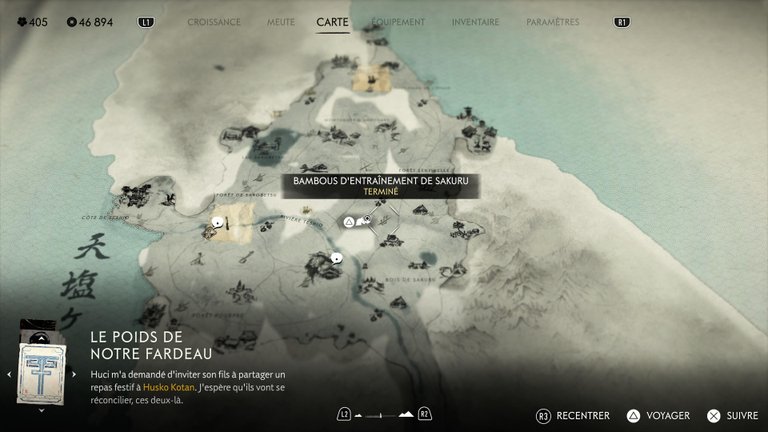Viewport: 768px width, 432px height.
Task: Click the white marker on the highlighted western map area
Action: click(217, 222)
